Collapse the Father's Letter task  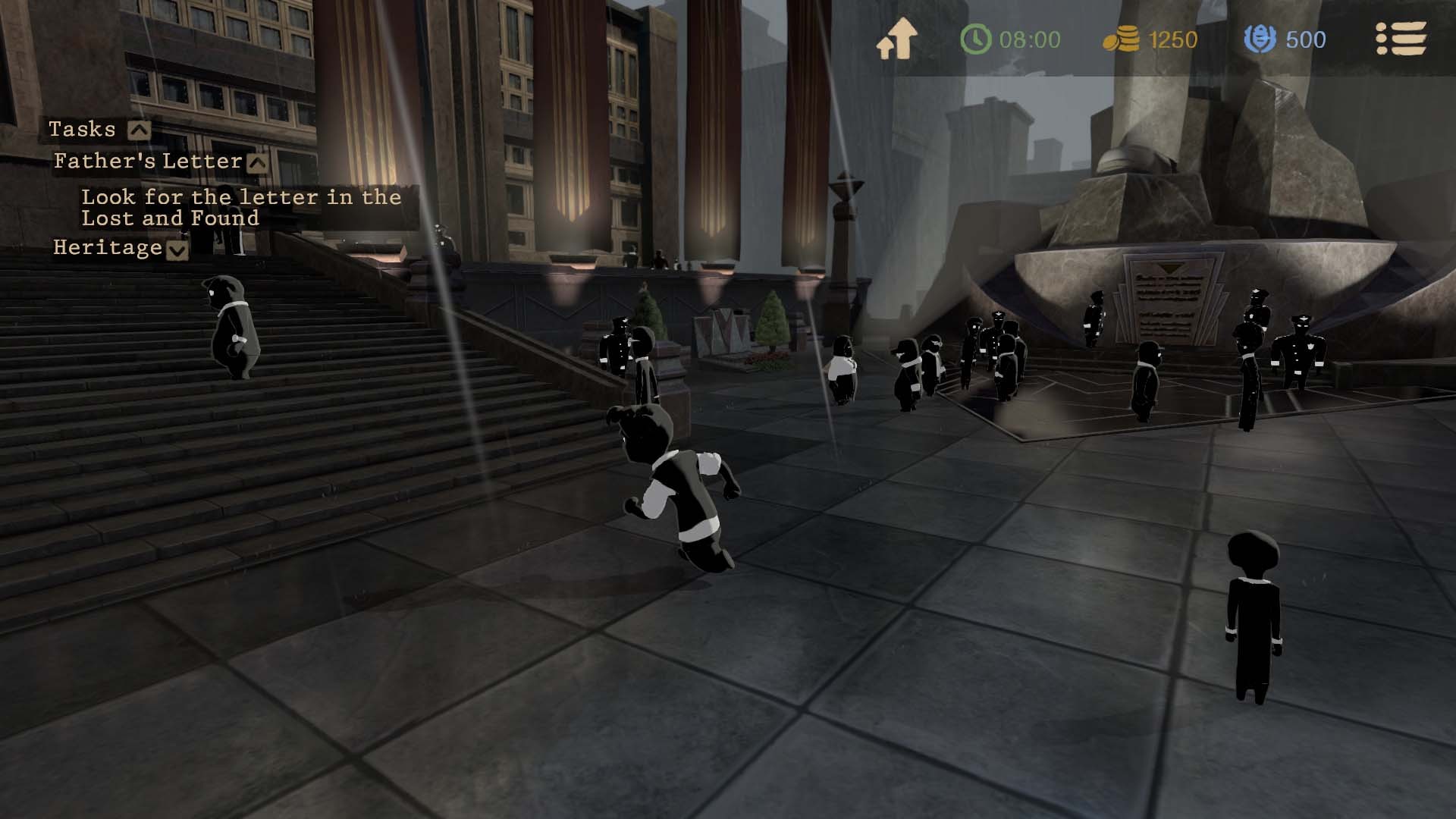point(258,162)
